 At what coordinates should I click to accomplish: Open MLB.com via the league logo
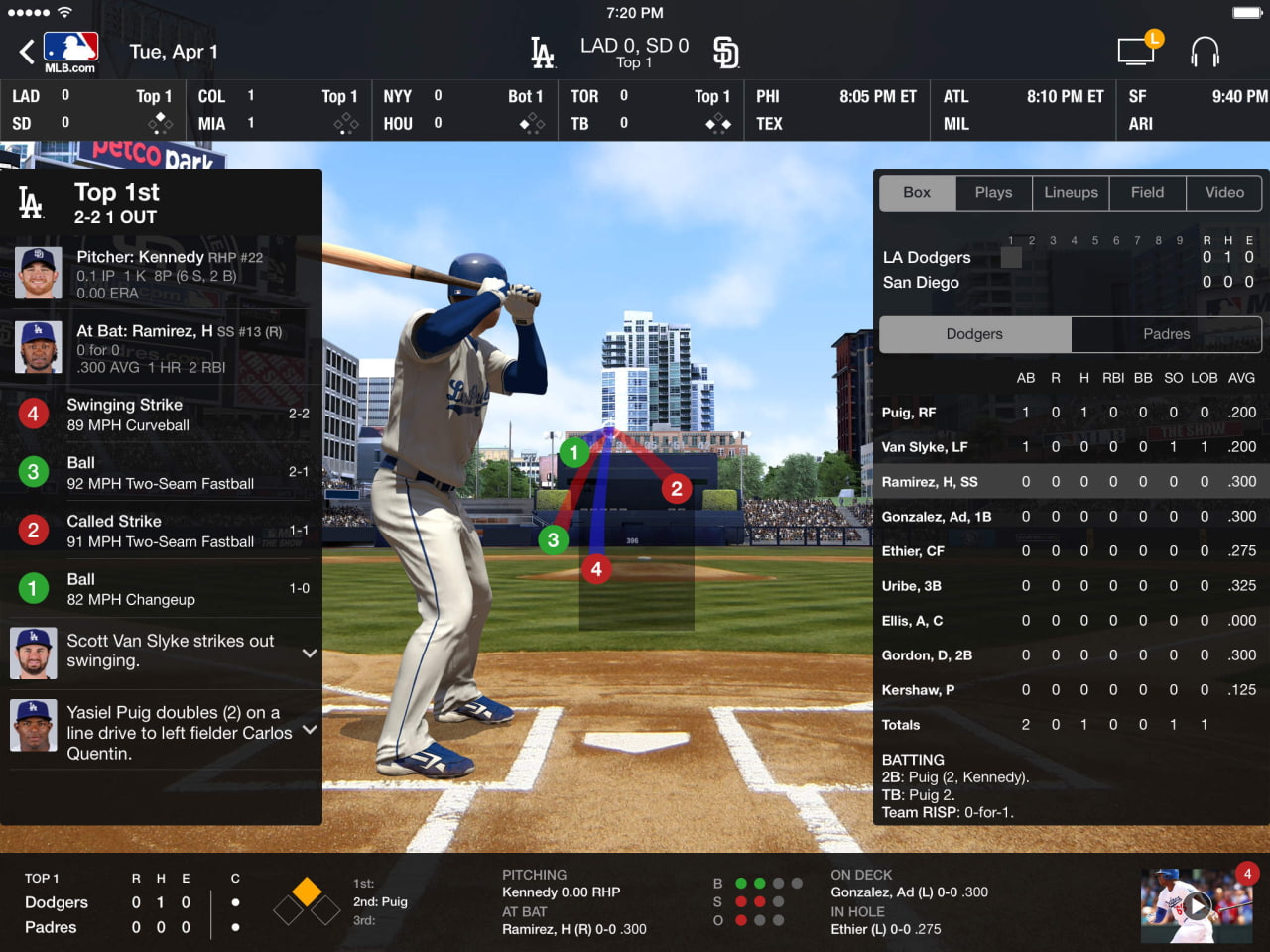click(x=70, y=50)
